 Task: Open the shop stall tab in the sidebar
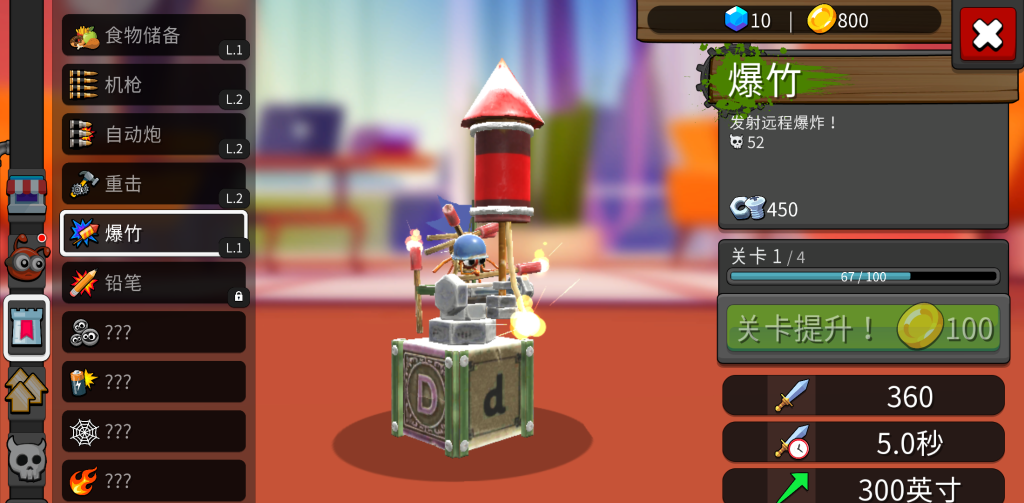coord(27,192)
